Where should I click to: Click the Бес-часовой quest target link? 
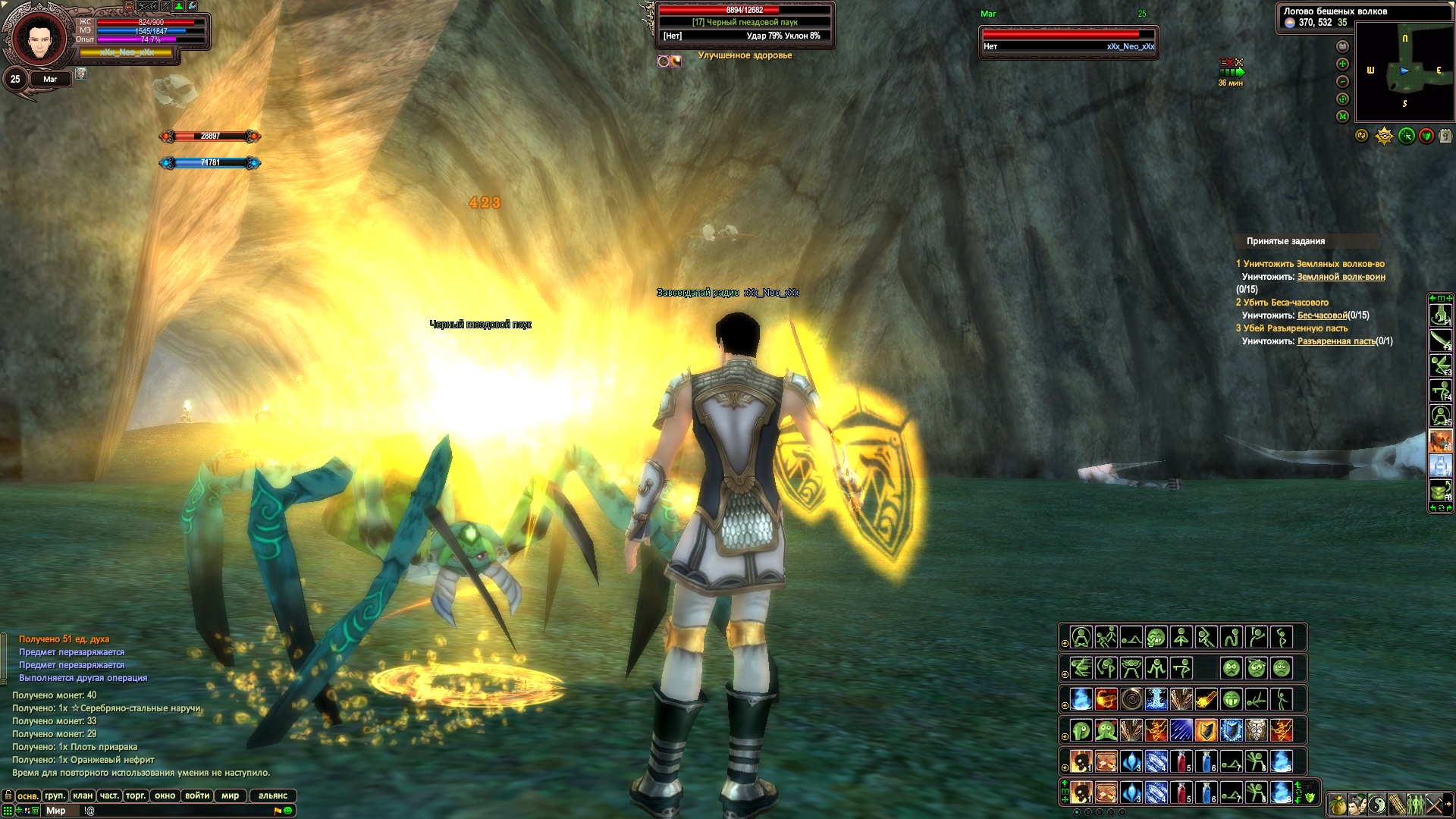[1323, 315]
